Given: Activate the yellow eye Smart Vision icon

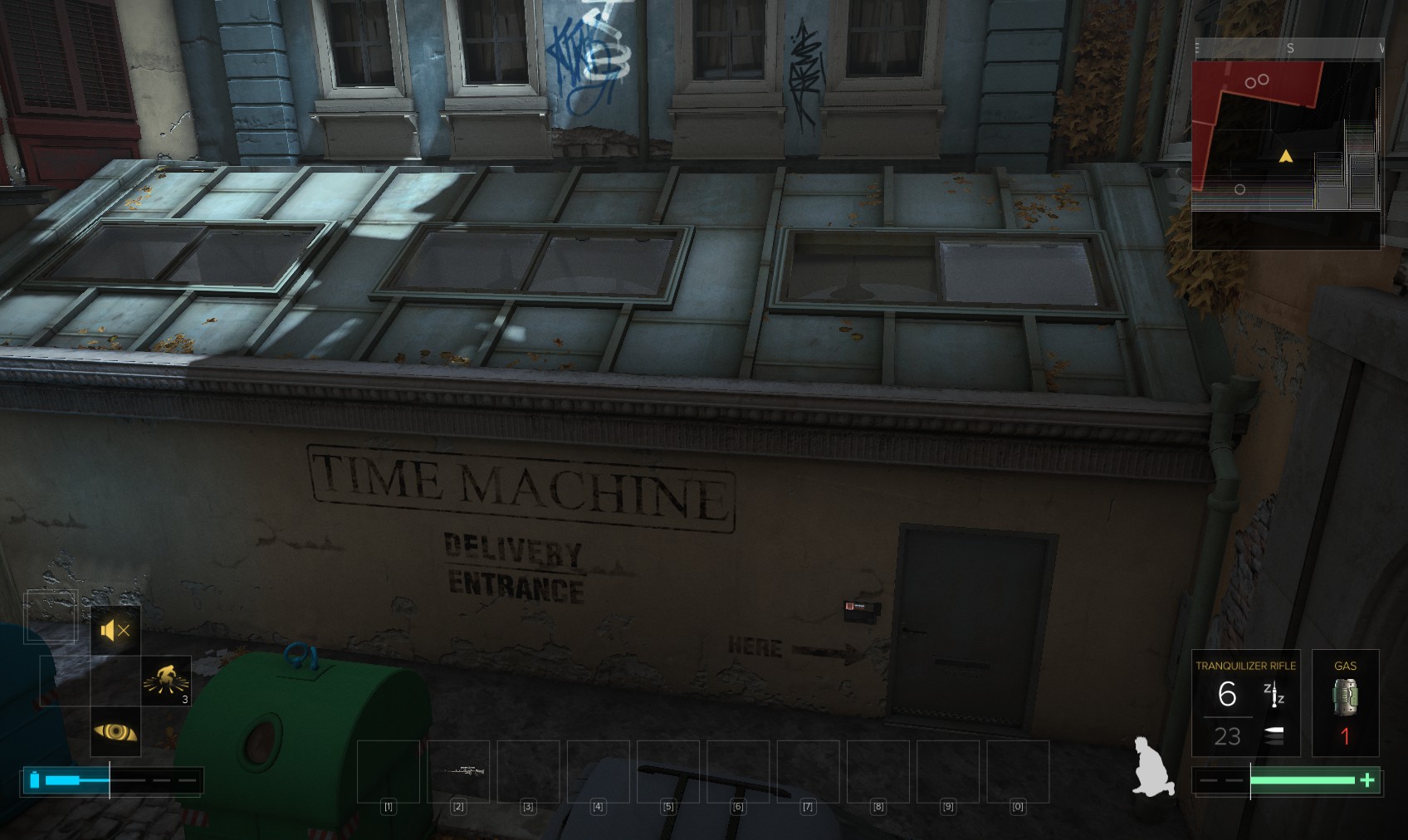Looking at the screenshot, I should point(115,732).
